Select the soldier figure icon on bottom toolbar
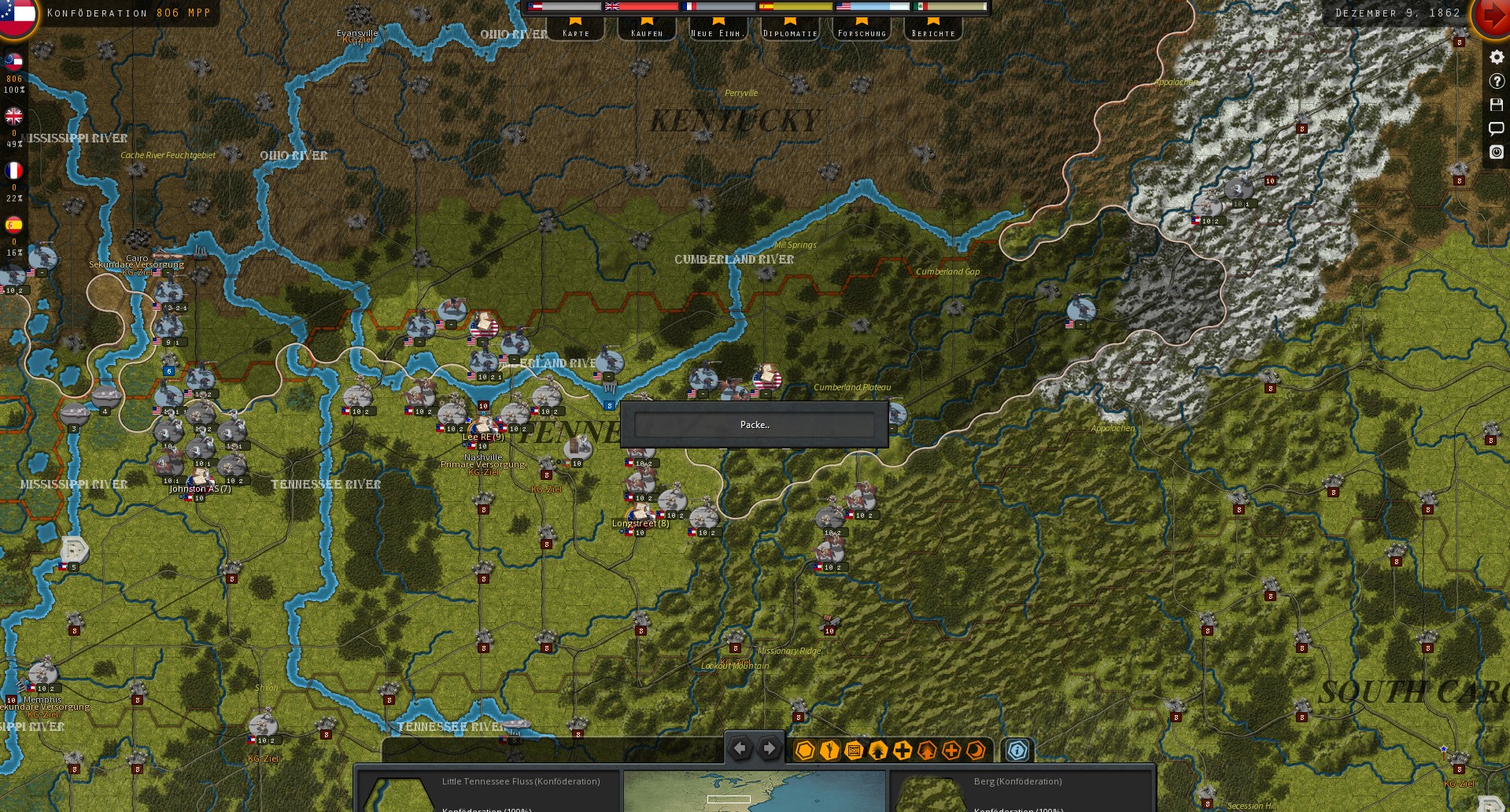 [x=828, y=750]
